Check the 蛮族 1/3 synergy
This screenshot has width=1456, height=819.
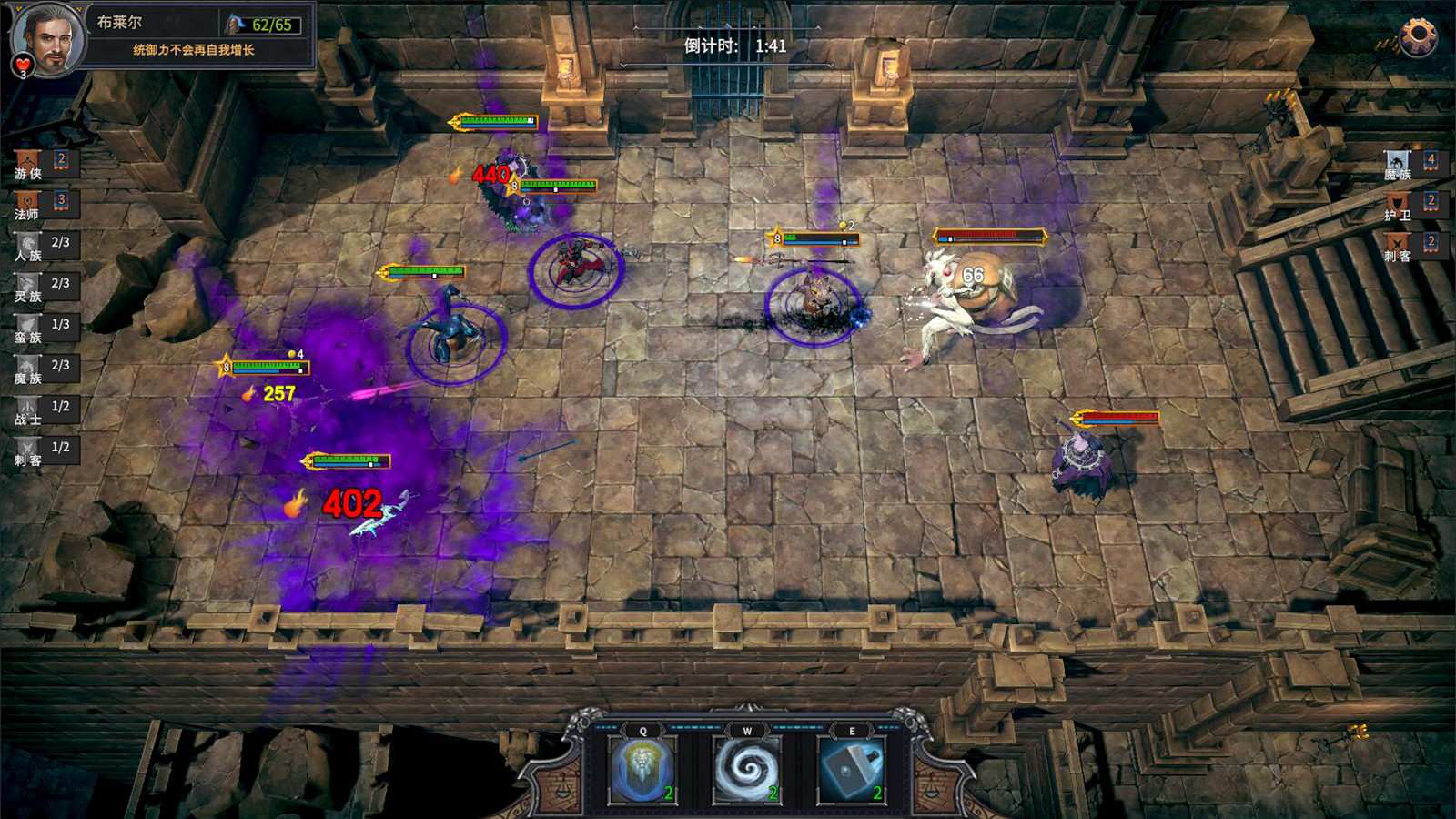pyautogui.click(x=28, y=328)
